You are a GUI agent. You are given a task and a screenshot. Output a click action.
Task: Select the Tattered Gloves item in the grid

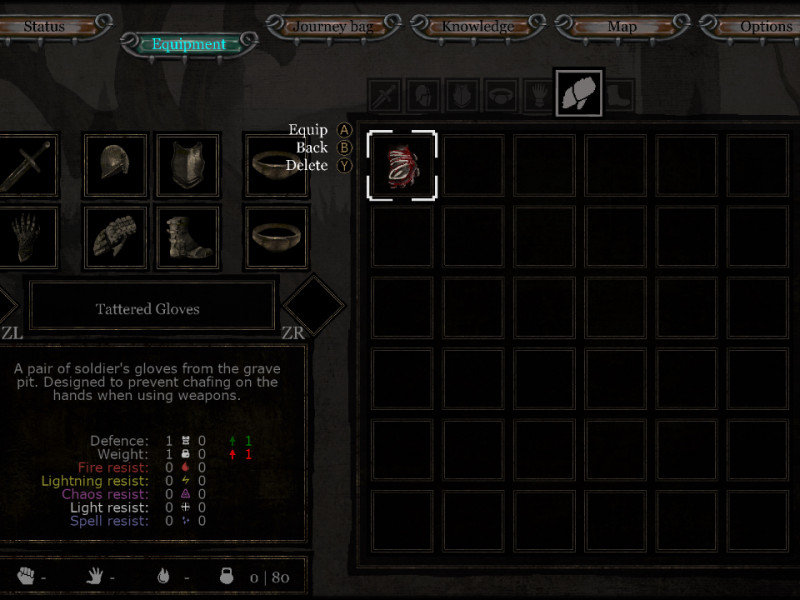tap(402, 165)
